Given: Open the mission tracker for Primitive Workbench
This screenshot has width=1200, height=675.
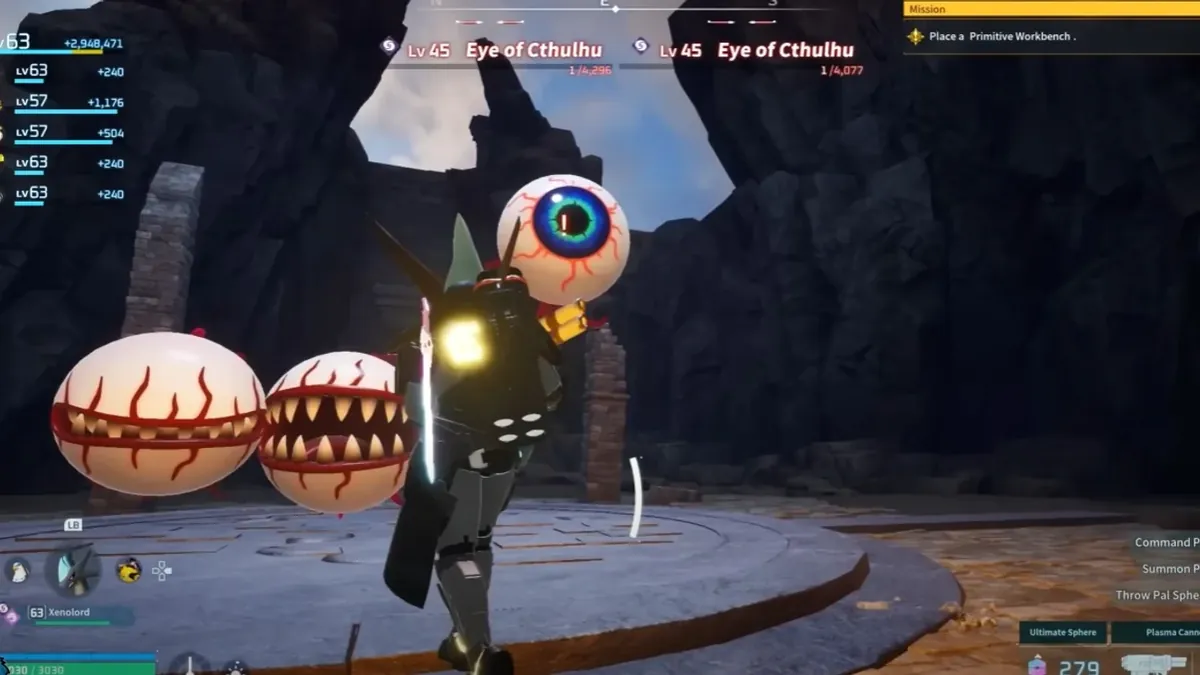Looking at the screenshot, I should pos(1050,37).
